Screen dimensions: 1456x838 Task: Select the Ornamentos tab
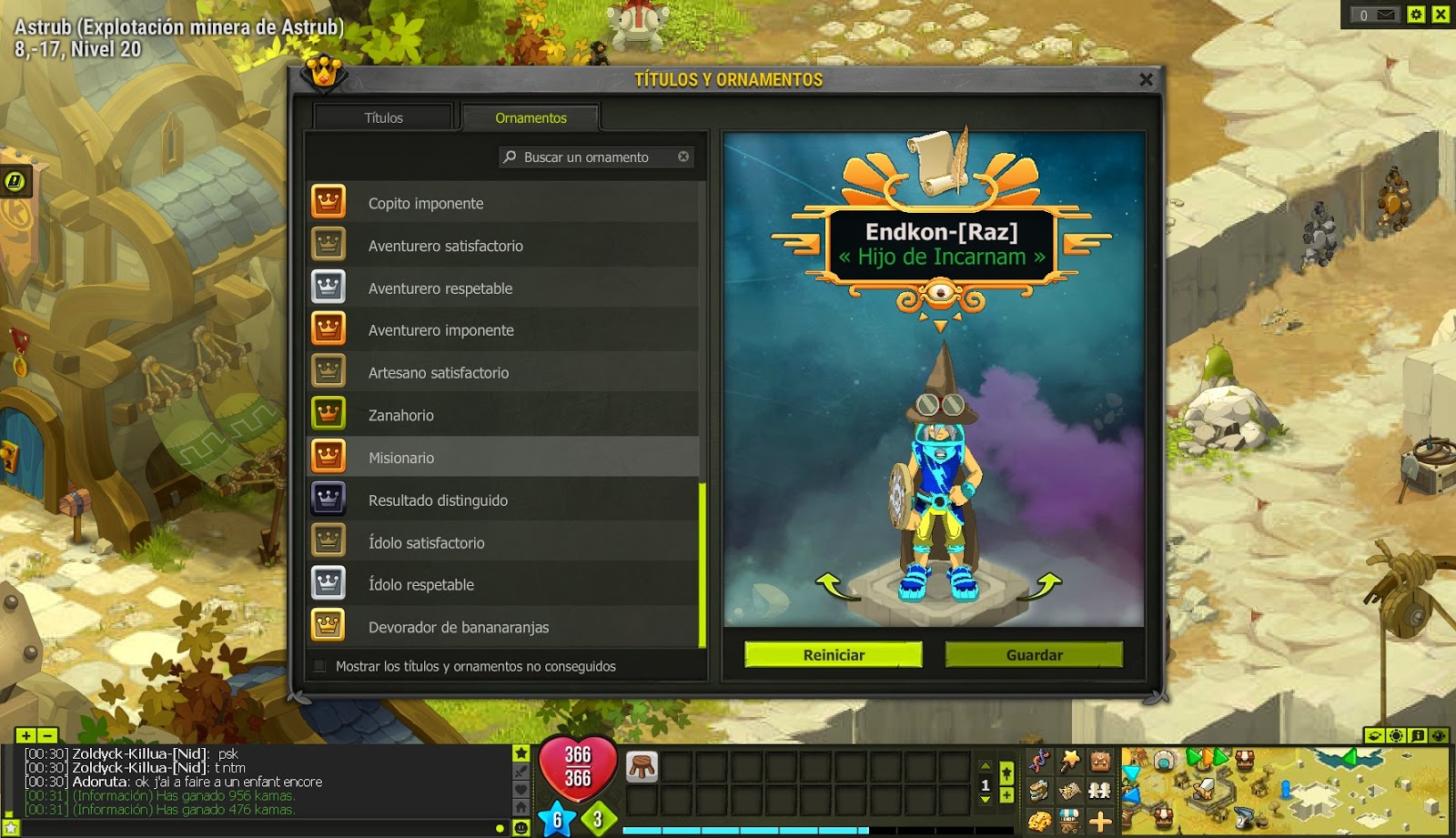tap(531, 117)
